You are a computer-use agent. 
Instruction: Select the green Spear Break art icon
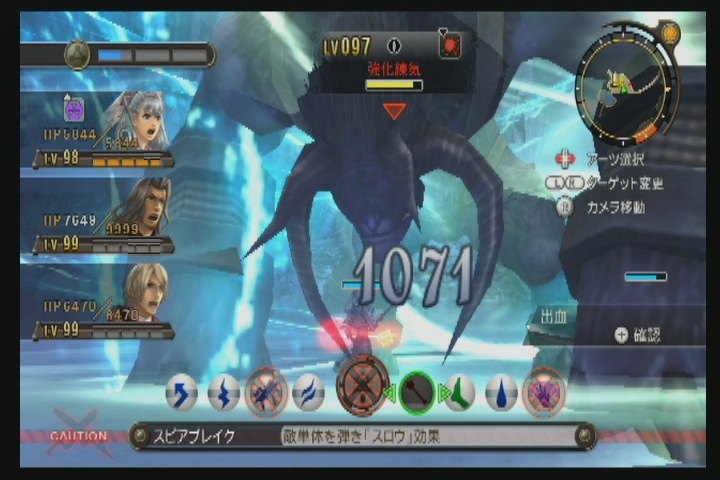click(x=418, y=392)
